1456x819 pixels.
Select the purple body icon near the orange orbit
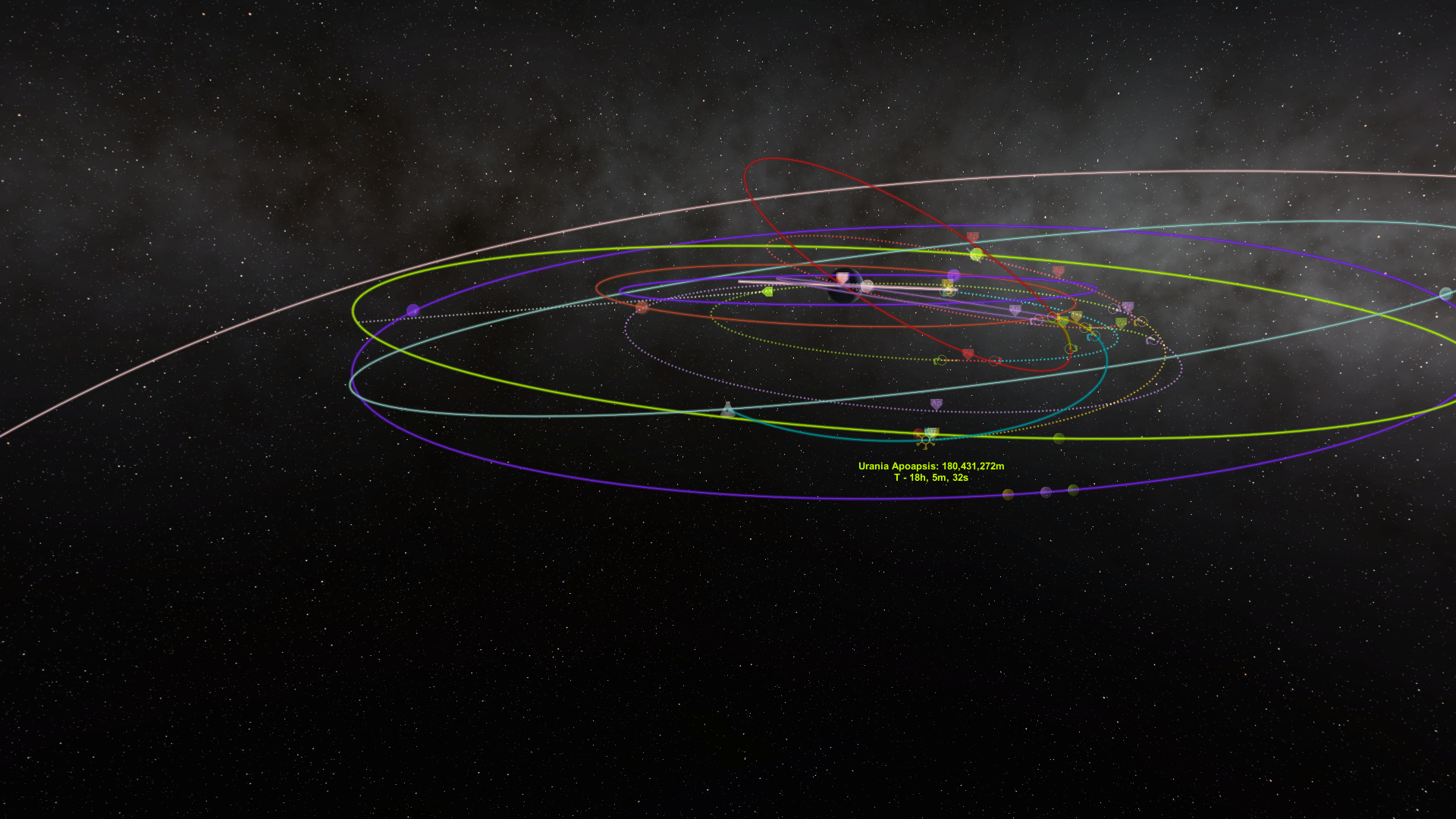tap(953, 276)
